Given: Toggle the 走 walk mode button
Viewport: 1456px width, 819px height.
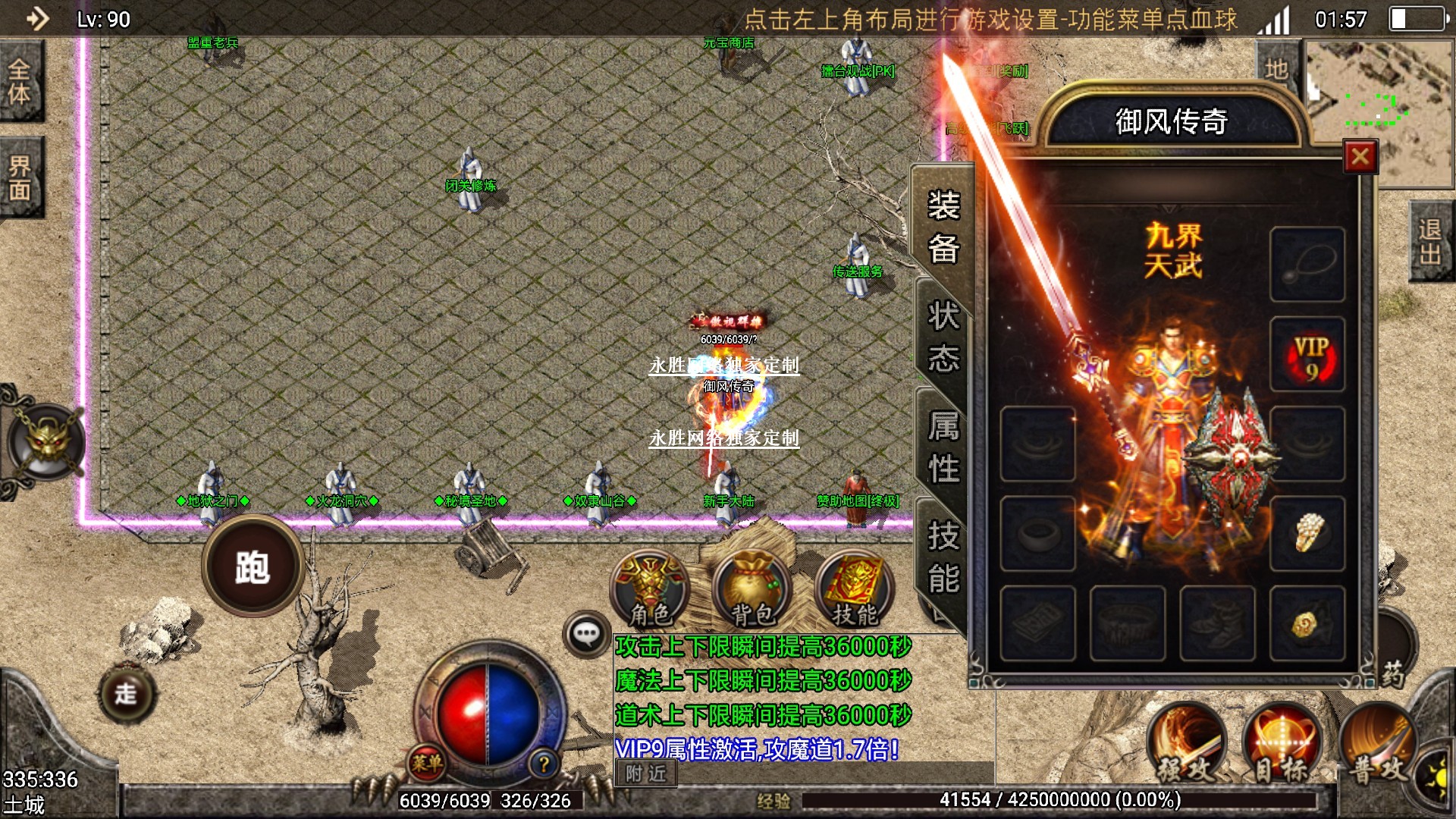Looking at the screenshot, I should 126,693.
